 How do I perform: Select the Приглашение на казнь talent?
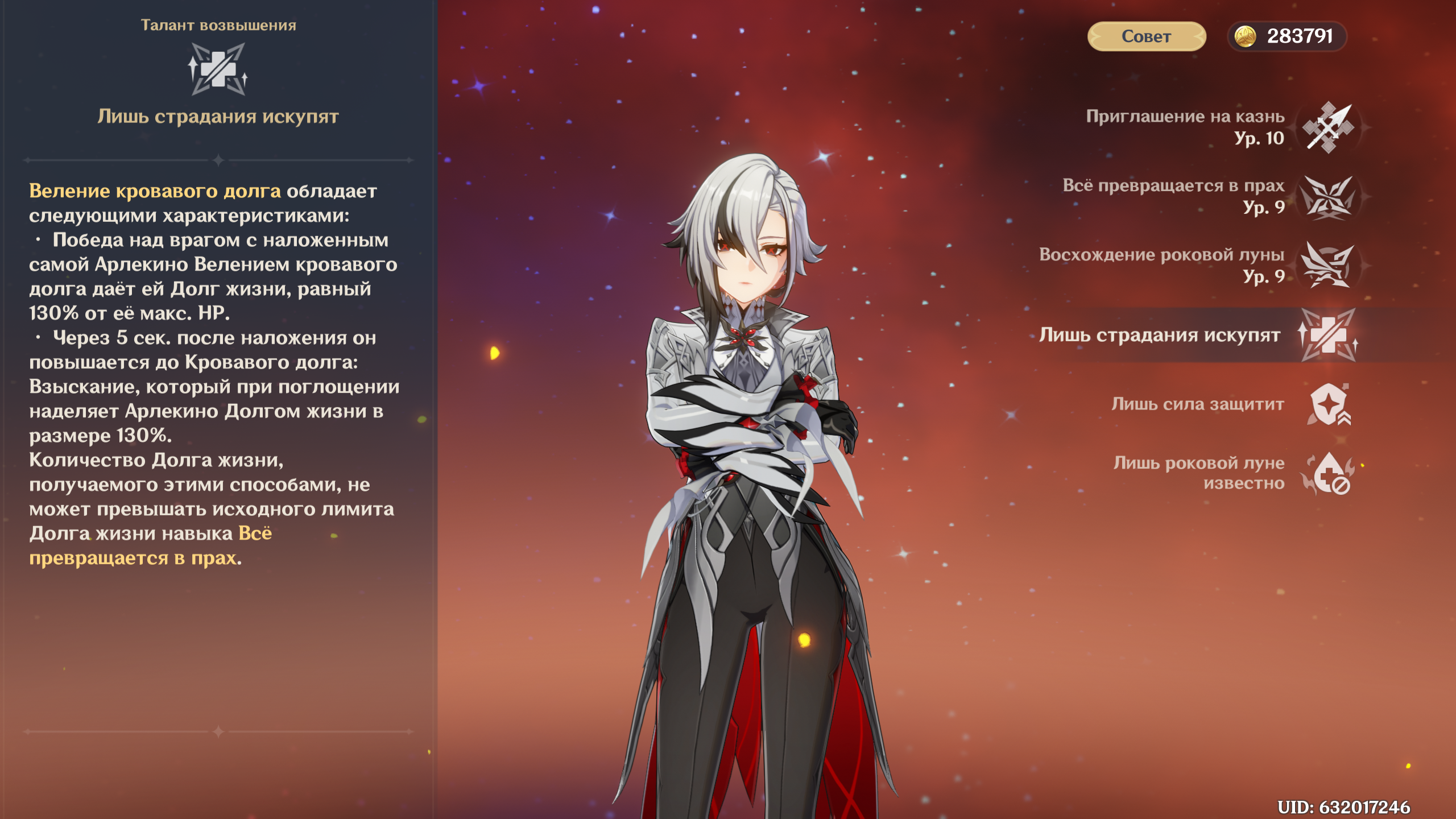click(x=1327, y=127)
